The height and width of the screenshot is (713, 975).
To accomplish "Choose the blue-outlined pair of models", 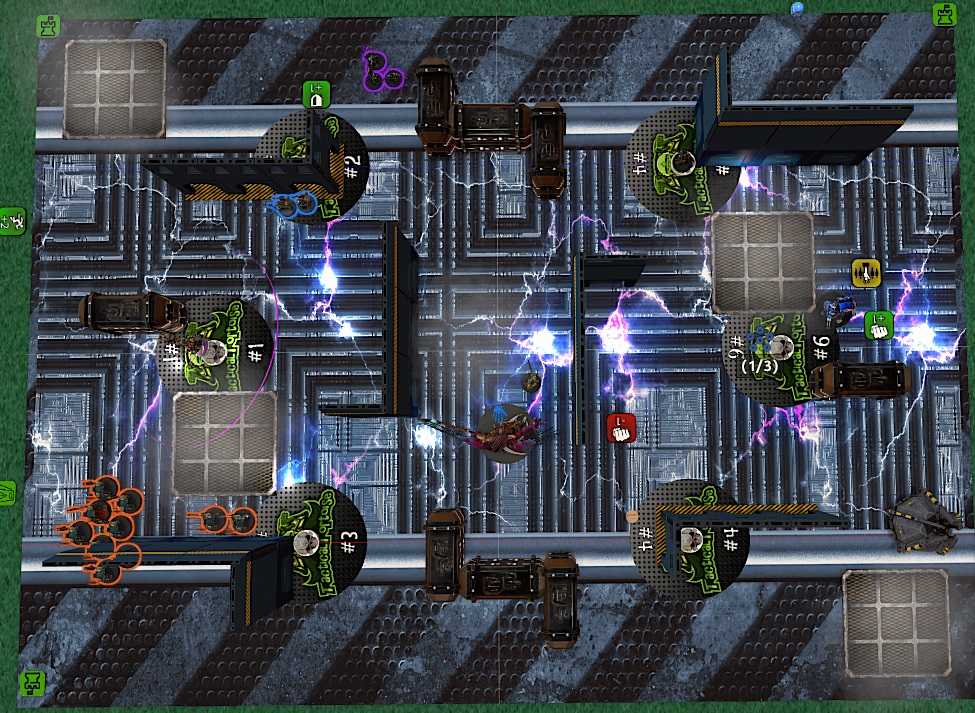I will 295,205.
